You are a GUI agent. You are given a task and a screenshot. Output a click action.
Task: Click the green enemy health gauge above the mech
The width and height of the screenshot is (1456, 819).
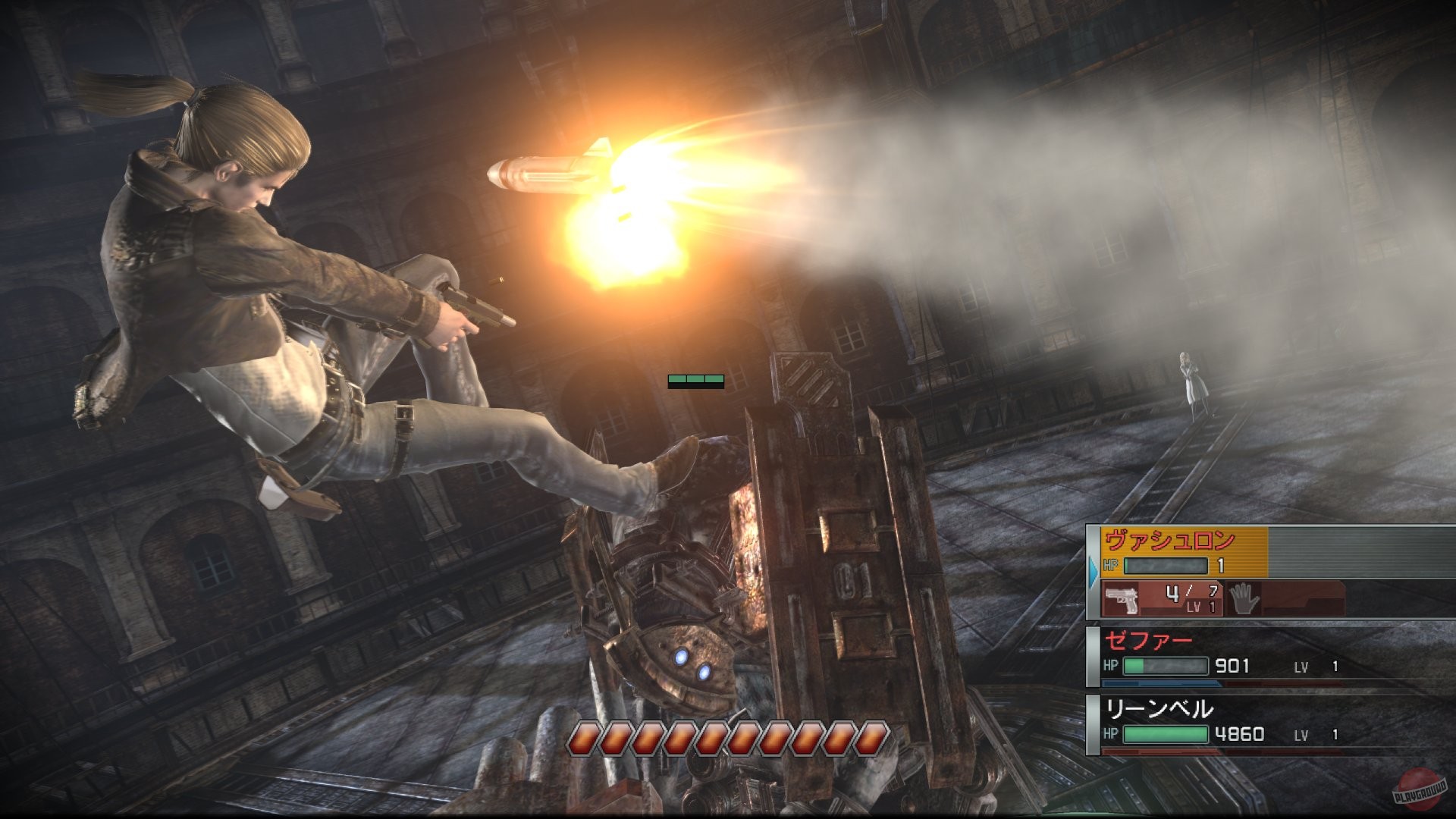point(695,379)
